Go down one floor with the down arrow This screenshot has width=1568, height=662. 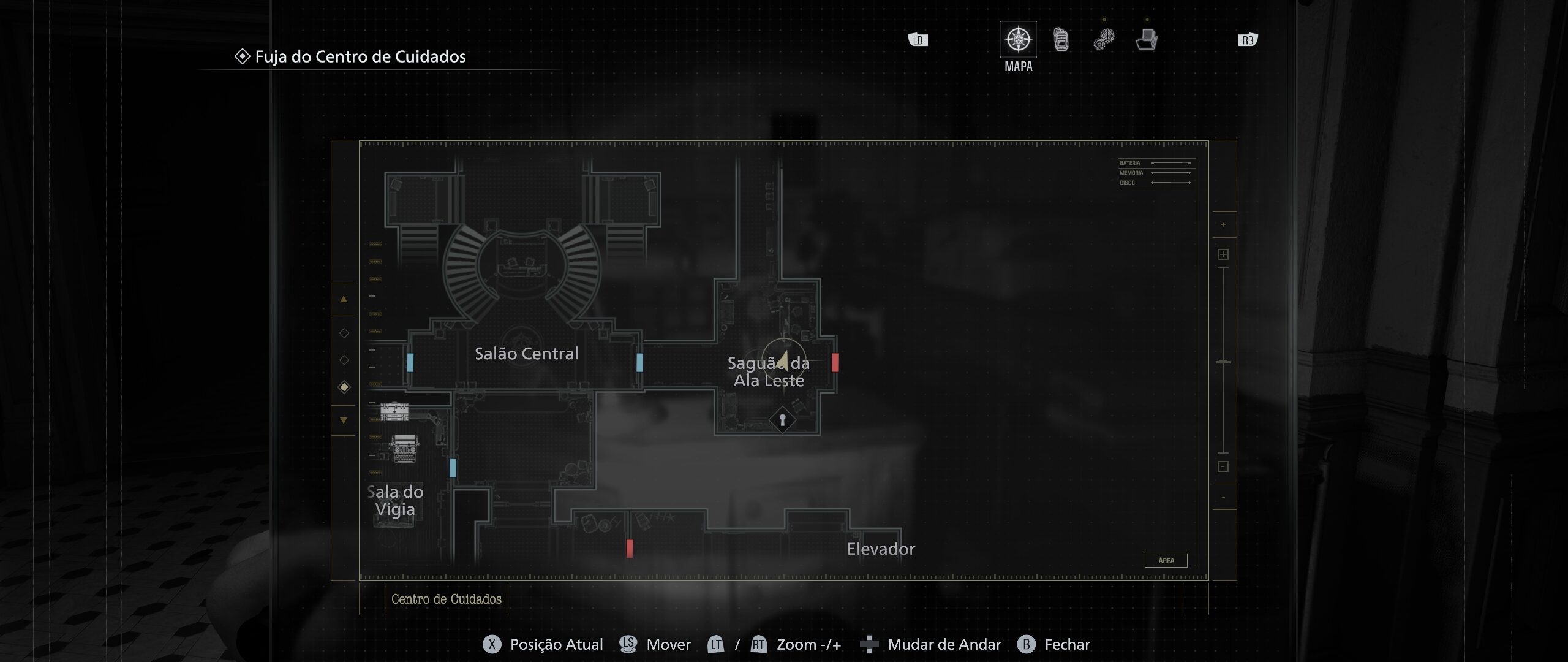pos(344,420)
